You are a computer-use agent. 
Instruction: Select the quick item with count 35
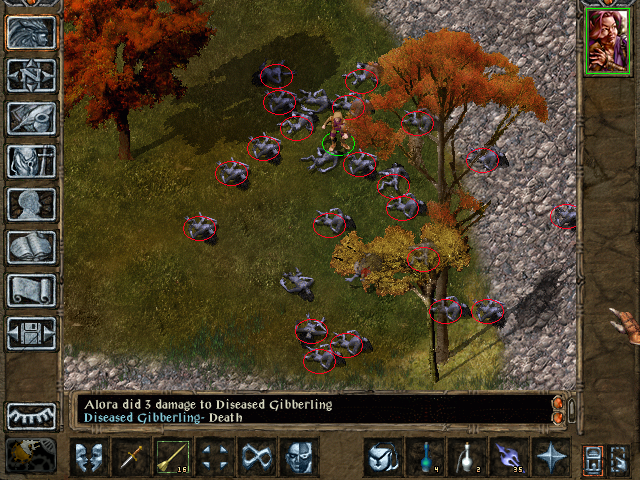point(509,457)
